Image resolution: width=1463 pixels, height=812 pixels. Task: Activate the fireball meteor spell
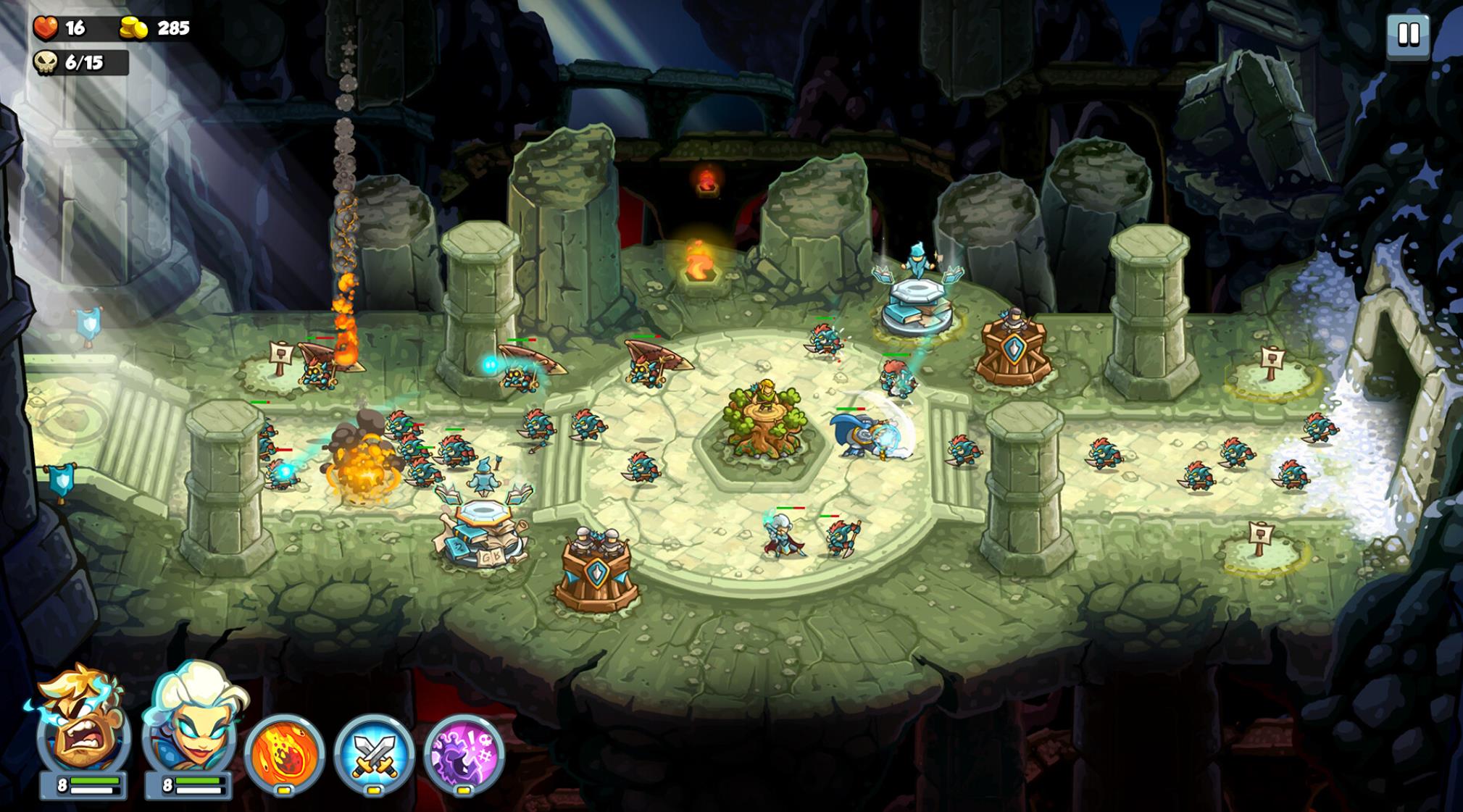(284, 753)
